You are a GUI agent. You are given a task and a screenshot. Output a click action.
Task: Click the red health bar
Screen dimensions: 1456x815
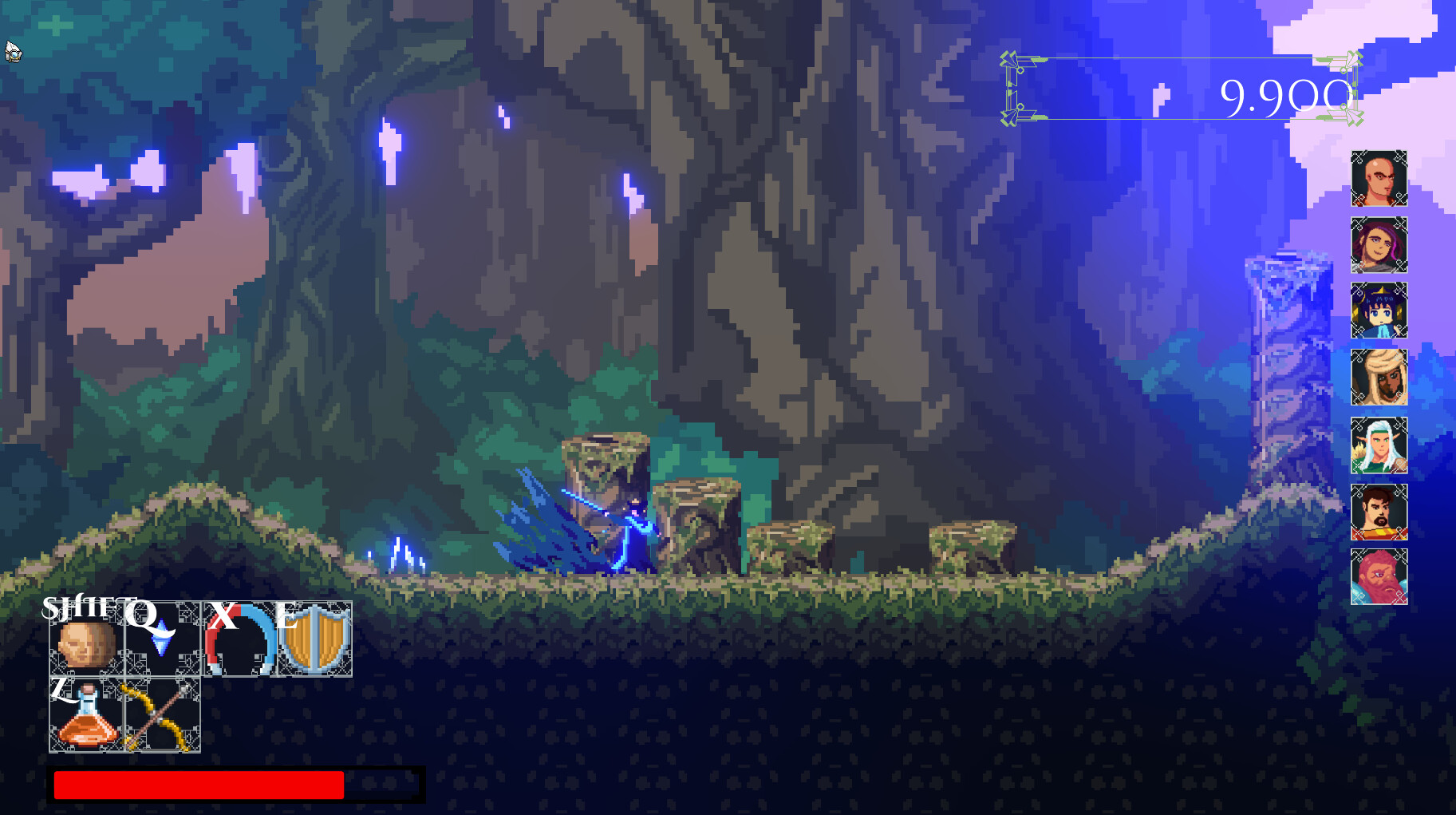tap(198, 784)
